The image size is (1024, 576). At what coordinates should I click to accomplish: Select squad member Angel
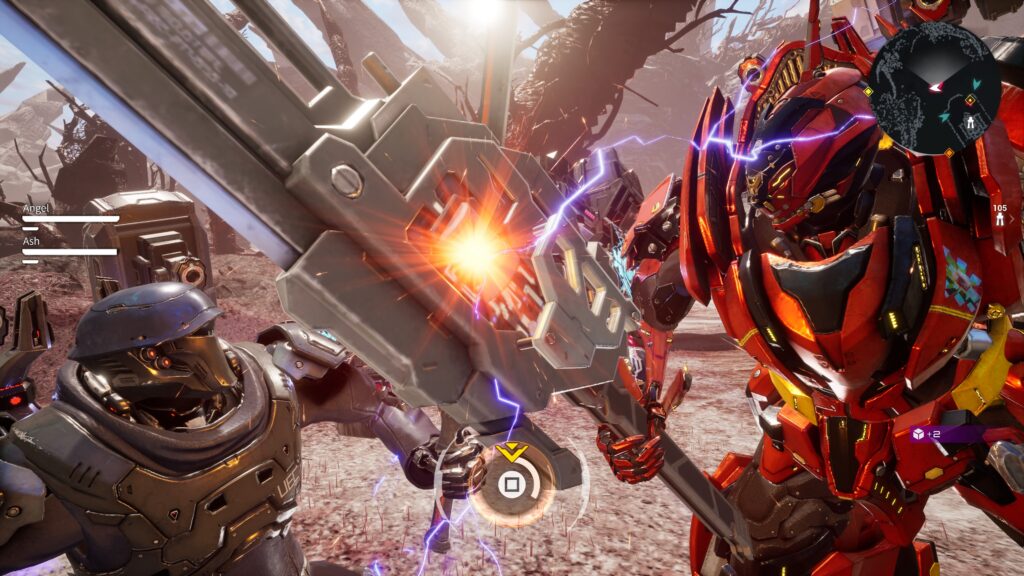point(36,208)
